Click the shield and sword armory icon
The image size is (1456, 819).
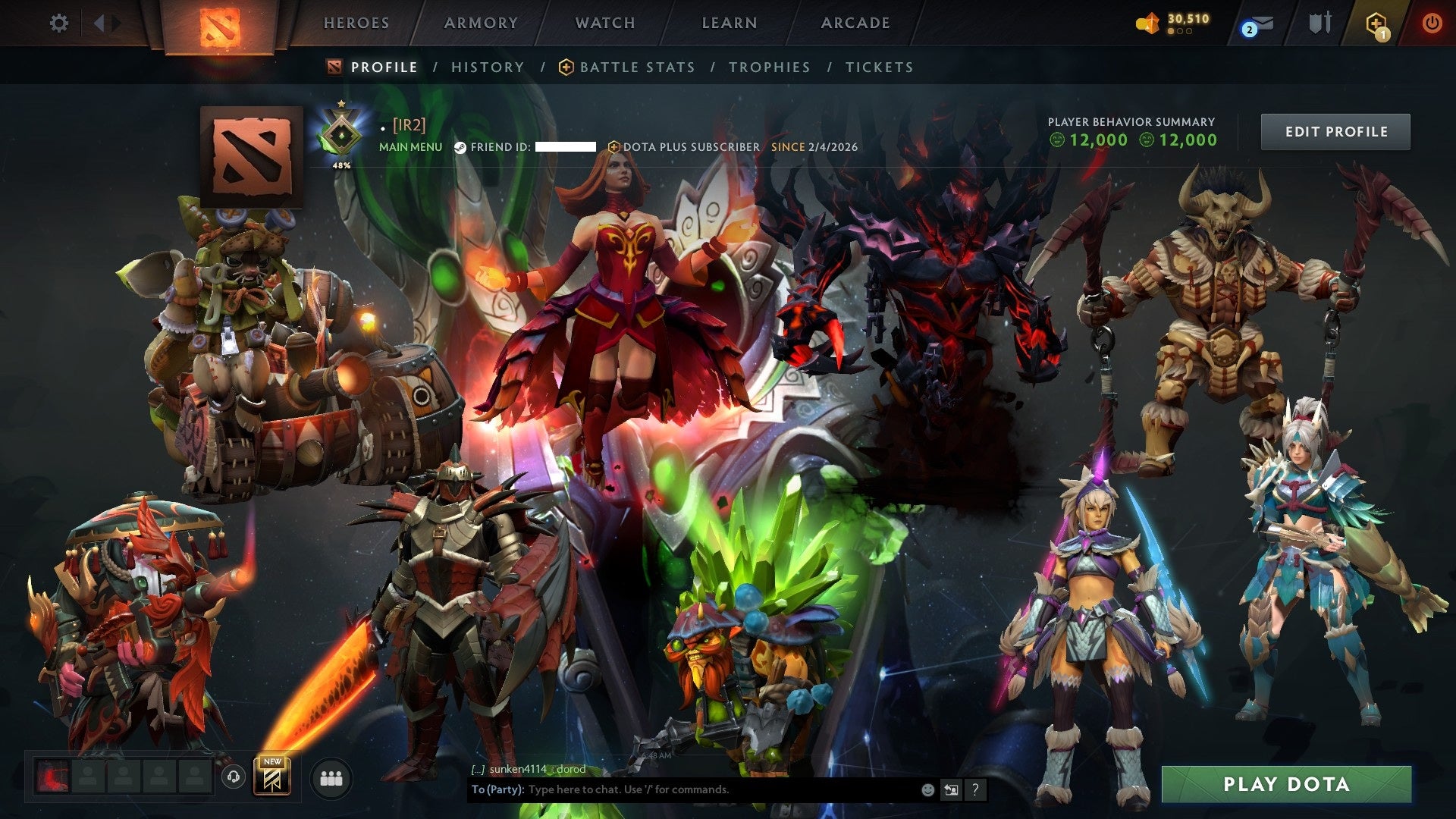(x=1319, y=23)
